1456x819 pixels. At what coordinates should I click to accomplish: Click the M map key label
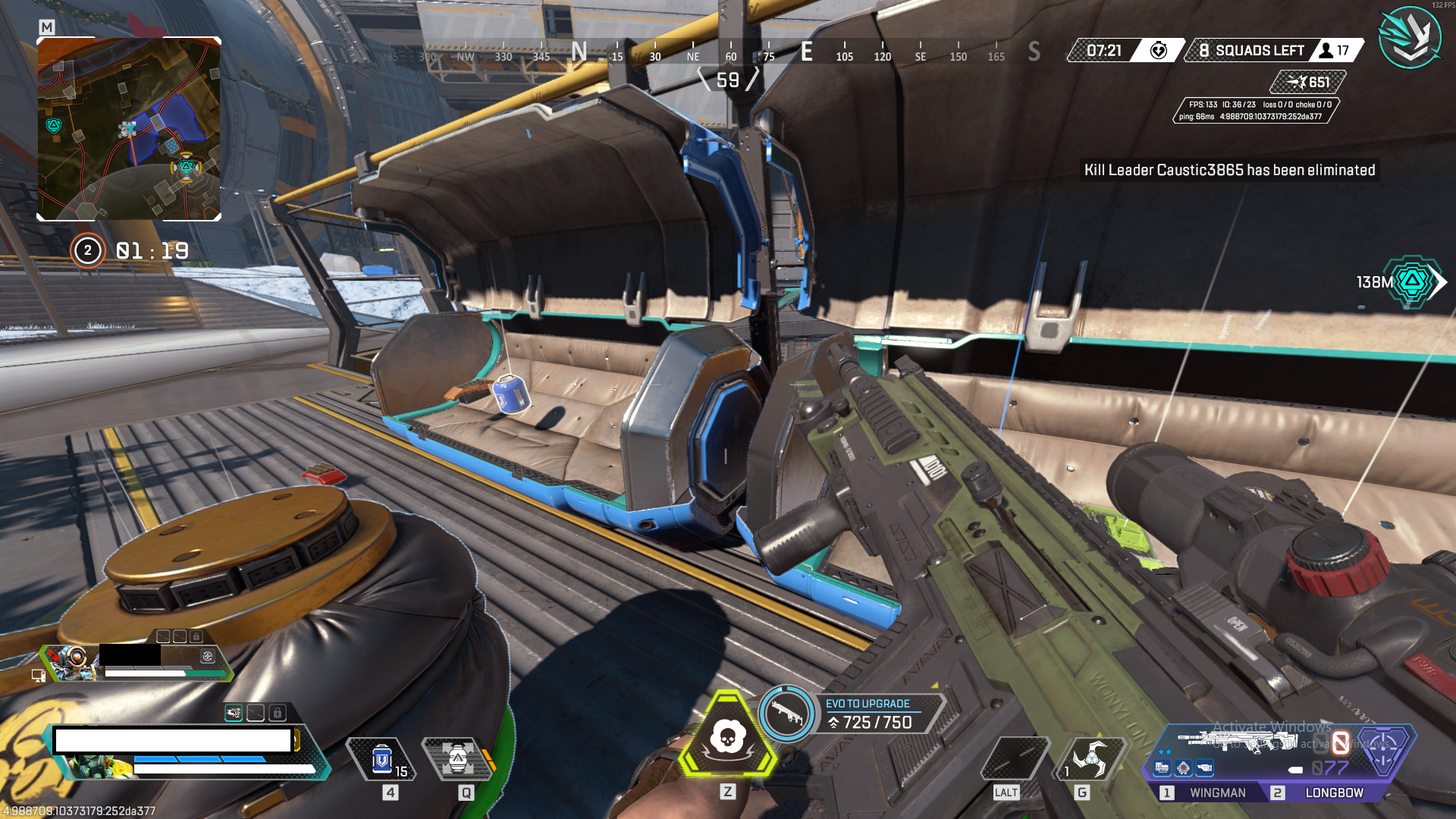tap(47, 27)
